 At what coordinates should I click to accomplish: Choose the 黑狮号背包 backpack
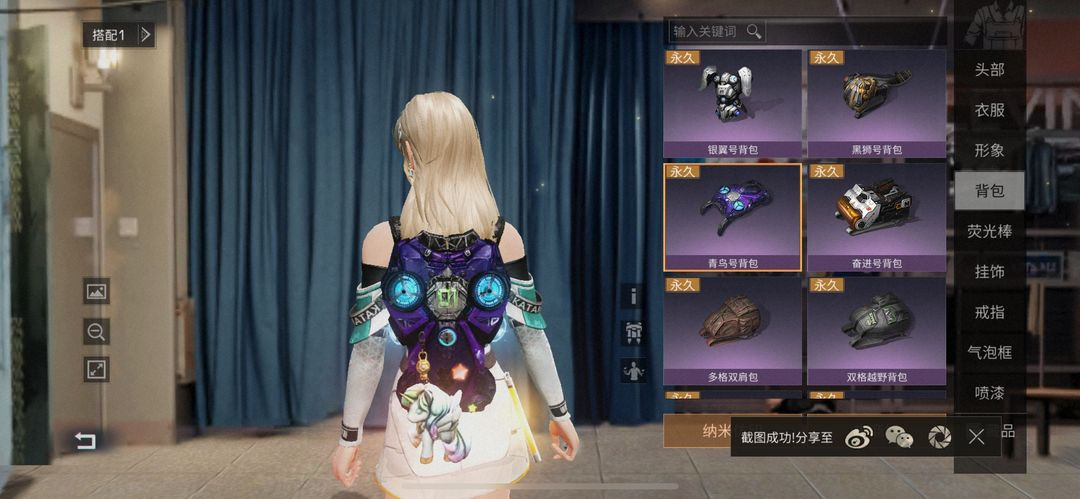coord(876,104)
